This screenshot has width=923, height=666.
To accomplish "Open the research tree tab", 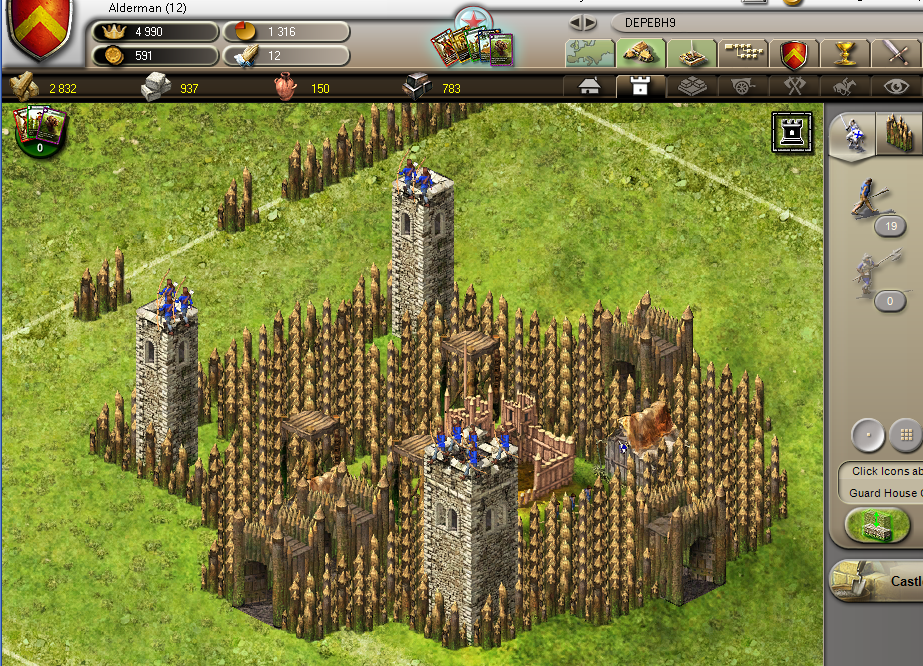I will pos(742,52).
